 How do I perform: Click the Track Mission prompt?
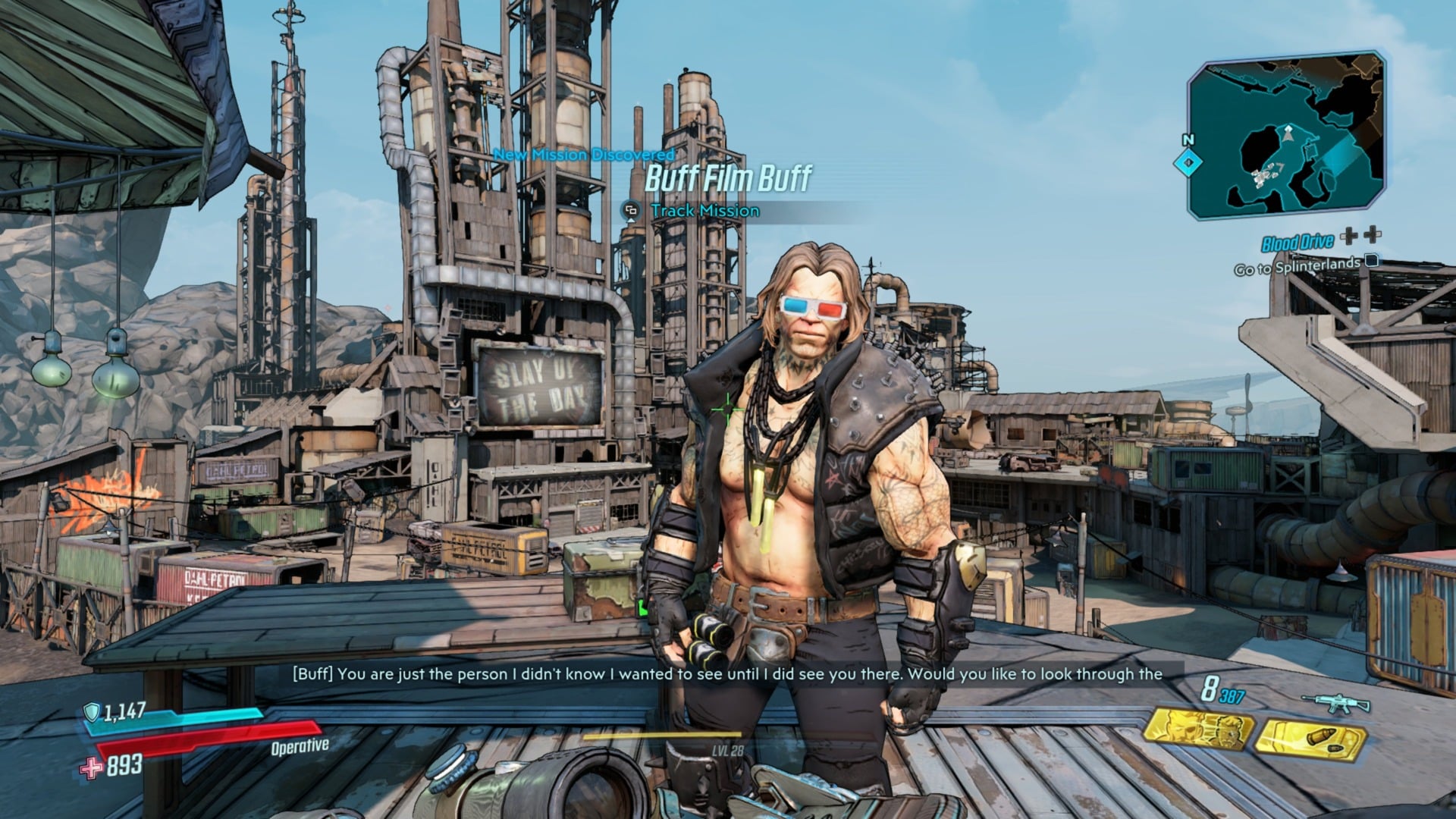pyautogui.click(x=704, y=211)
